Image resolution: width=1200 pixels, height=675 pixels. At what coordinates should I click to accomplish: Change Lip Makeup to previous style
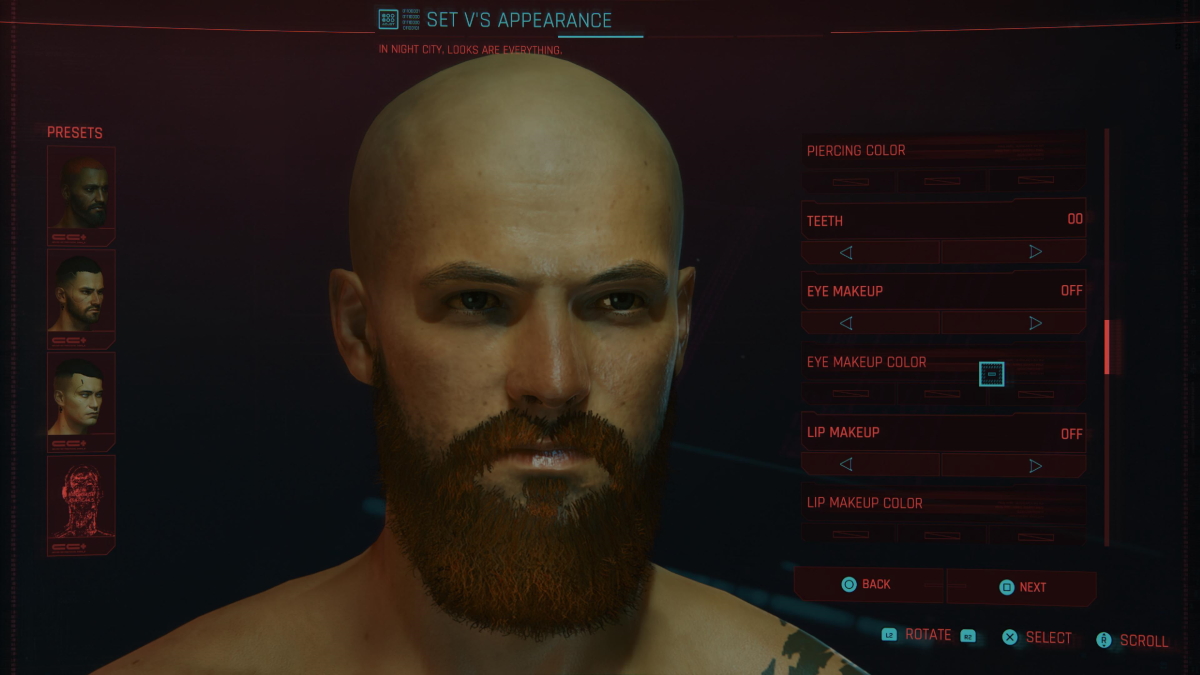pos(846,465)
